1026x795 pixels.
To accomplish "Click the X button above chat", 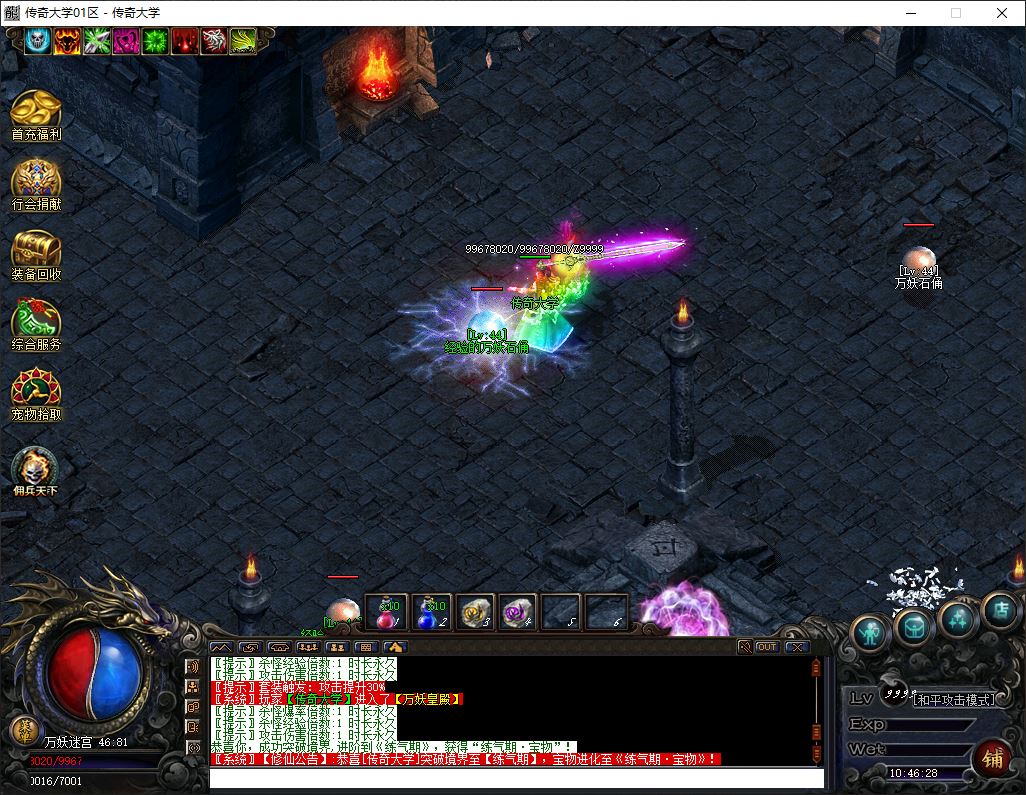I will 796,647.
